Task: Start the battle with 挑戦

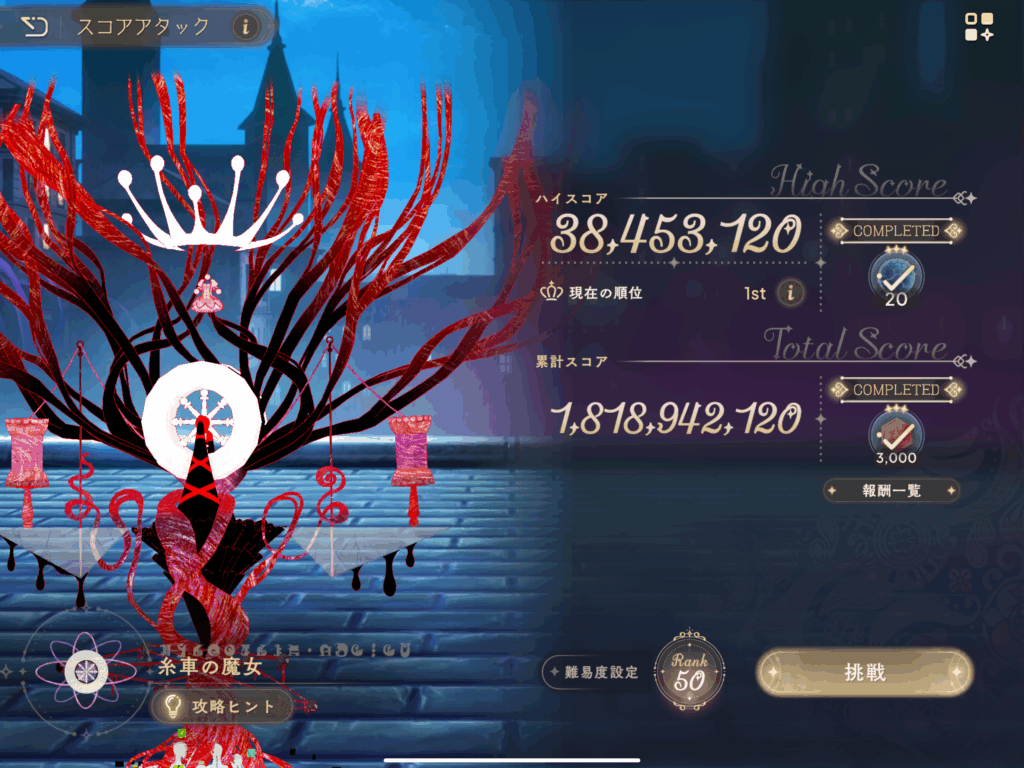Action: coord(864,672)
